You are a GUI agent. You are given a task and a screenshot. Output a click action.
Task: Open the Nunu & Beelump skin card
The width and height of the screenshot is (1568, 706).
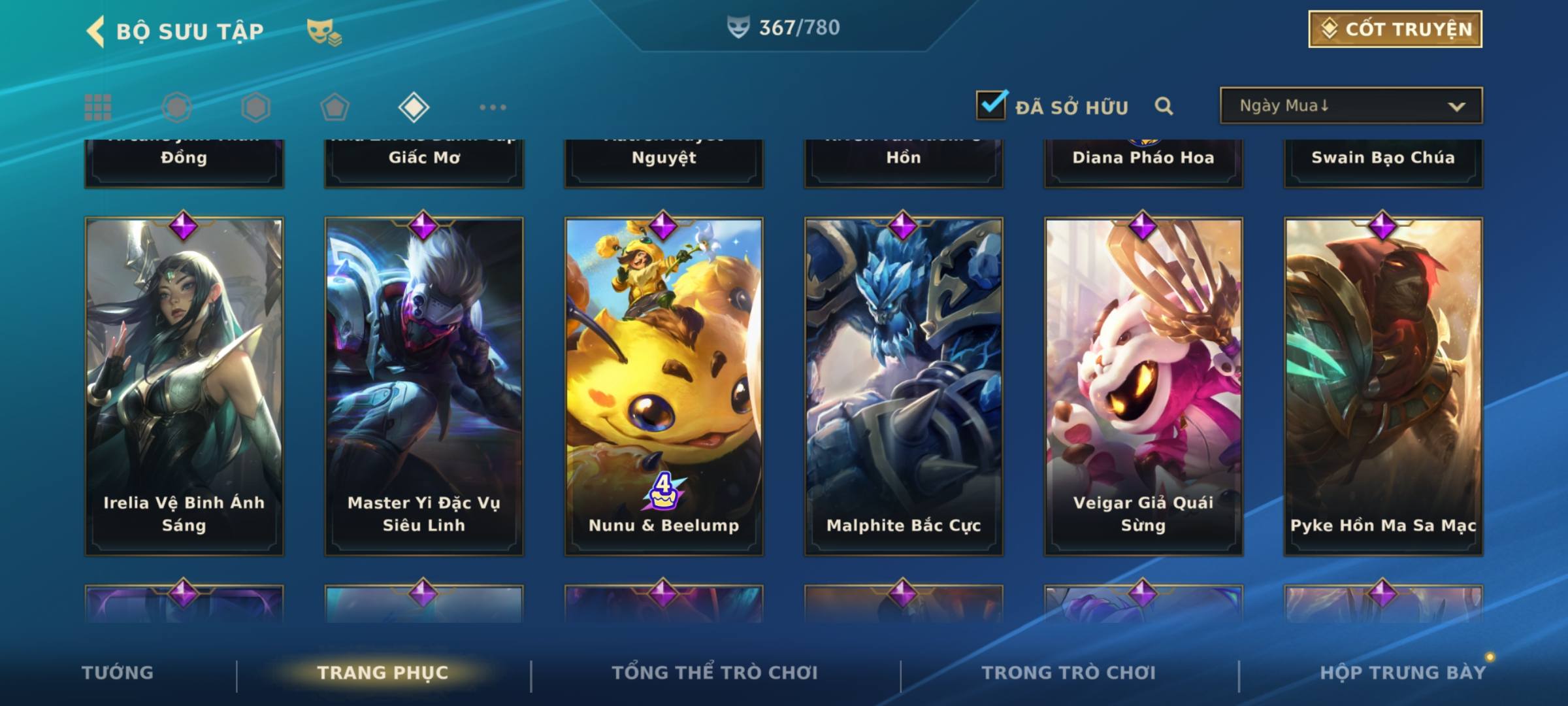click(x=664, y=386)
